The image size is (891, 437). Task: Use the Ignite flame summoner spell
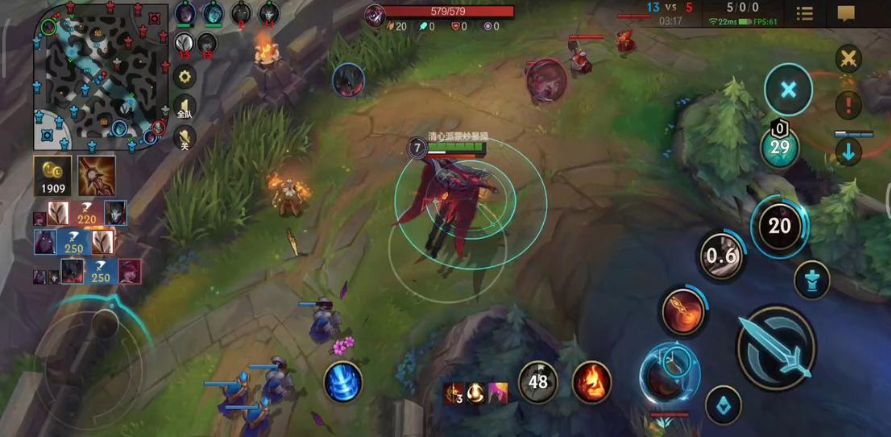click(x=592, y=382)
